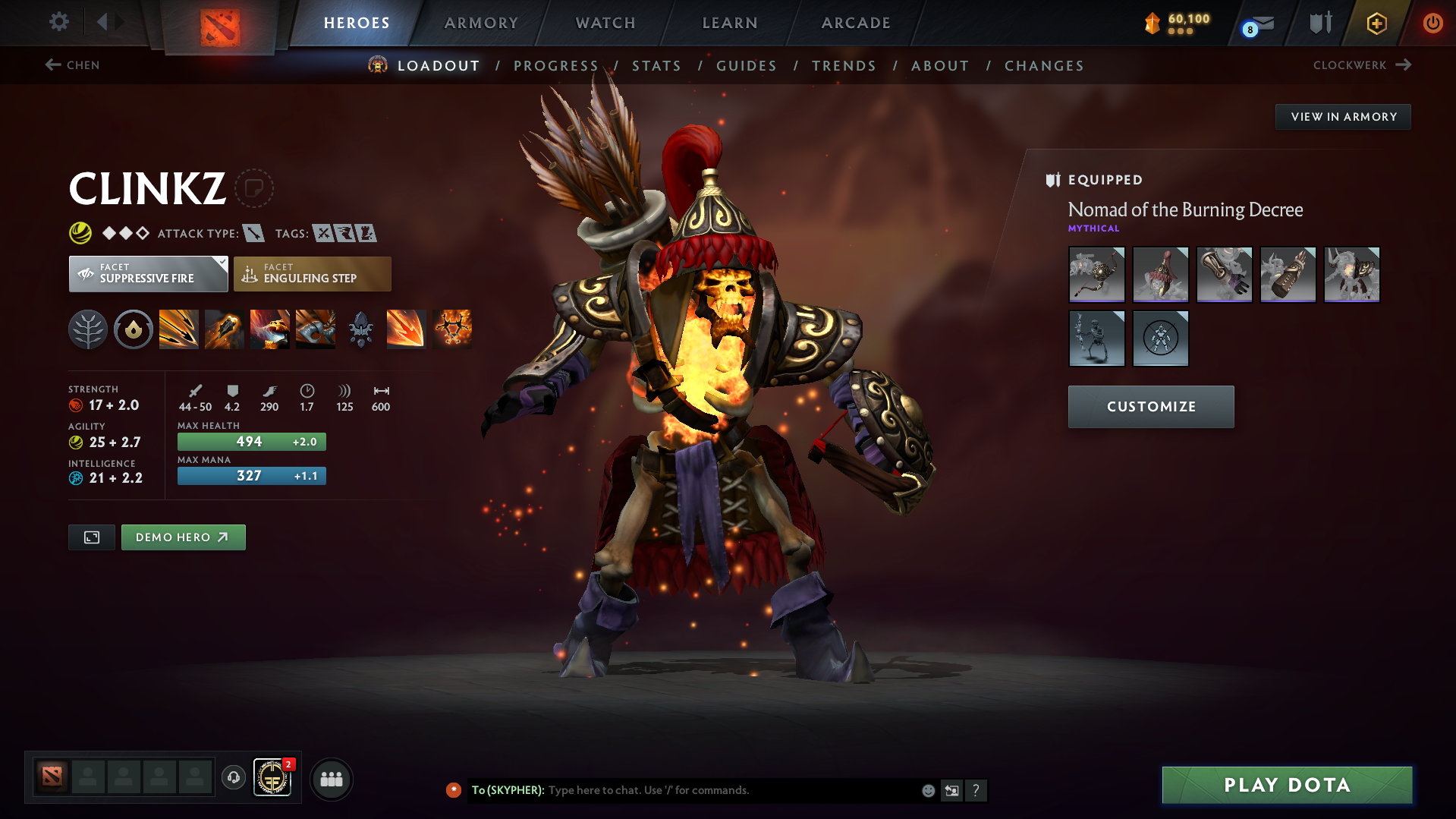Select the equipped skeleton archer style thumbnail

[1096, 338]
